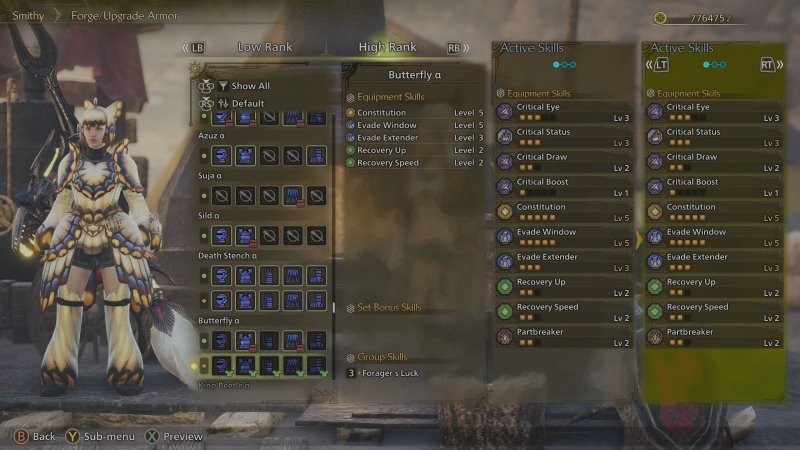Choose Critical Status in the yellow Active Skills panel

coord(713,137)
